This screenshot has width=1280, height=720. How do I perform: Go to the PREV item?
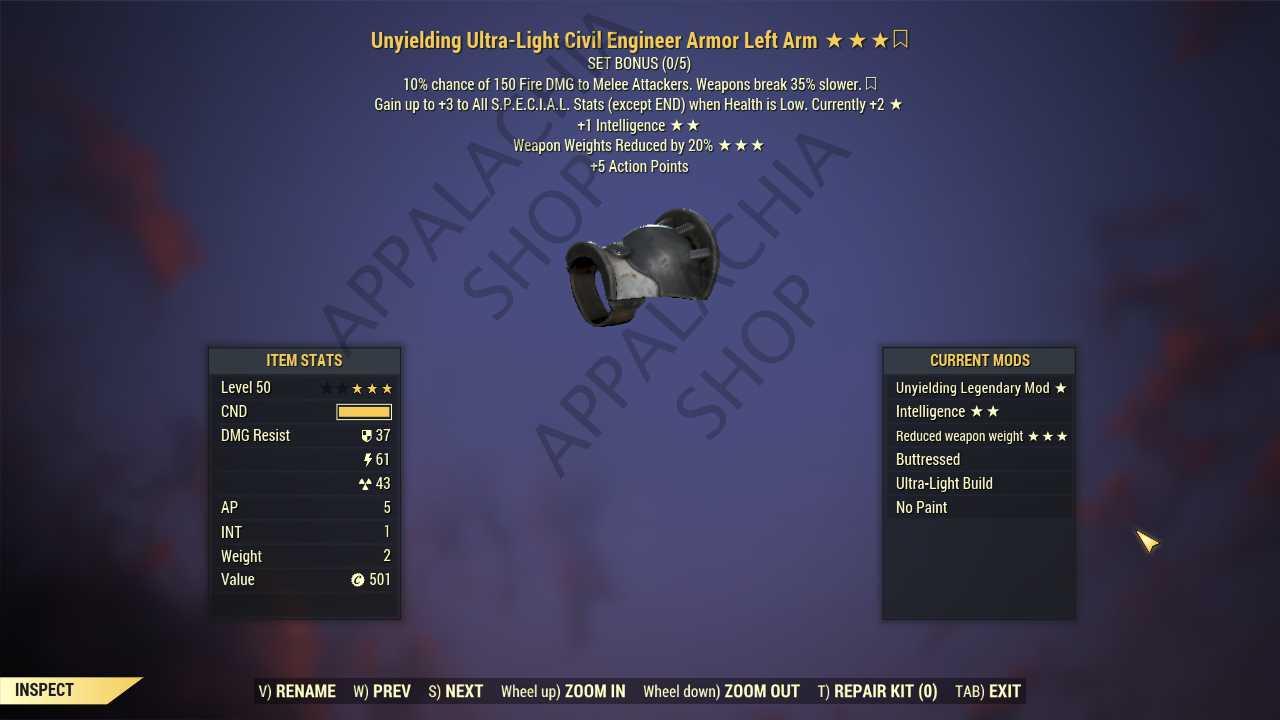pos(382,691)
